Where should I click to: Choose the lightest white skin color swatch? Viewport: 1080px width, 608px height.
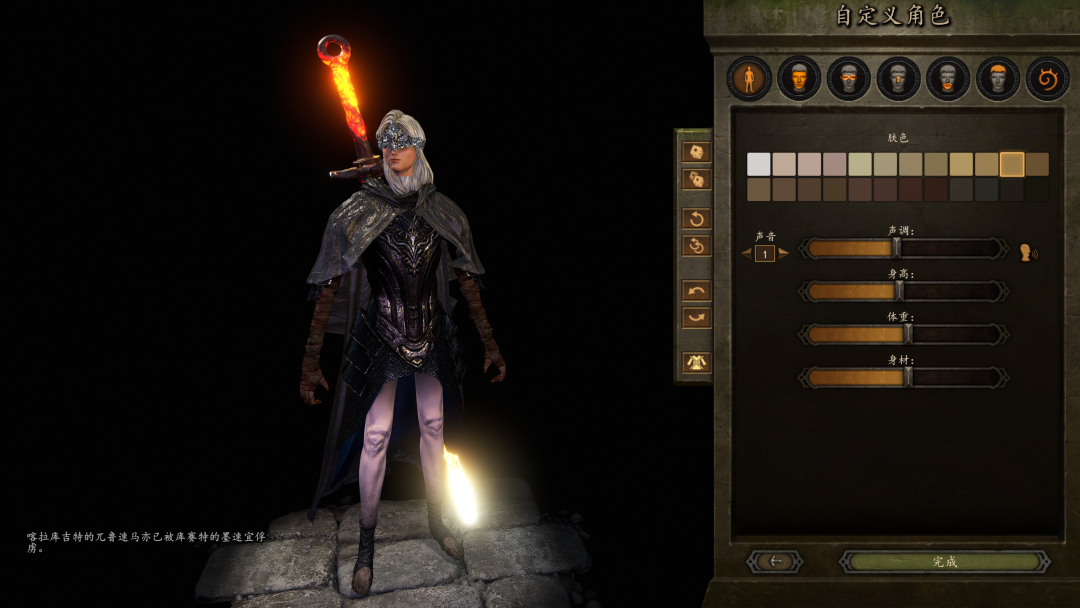[759, 164]
